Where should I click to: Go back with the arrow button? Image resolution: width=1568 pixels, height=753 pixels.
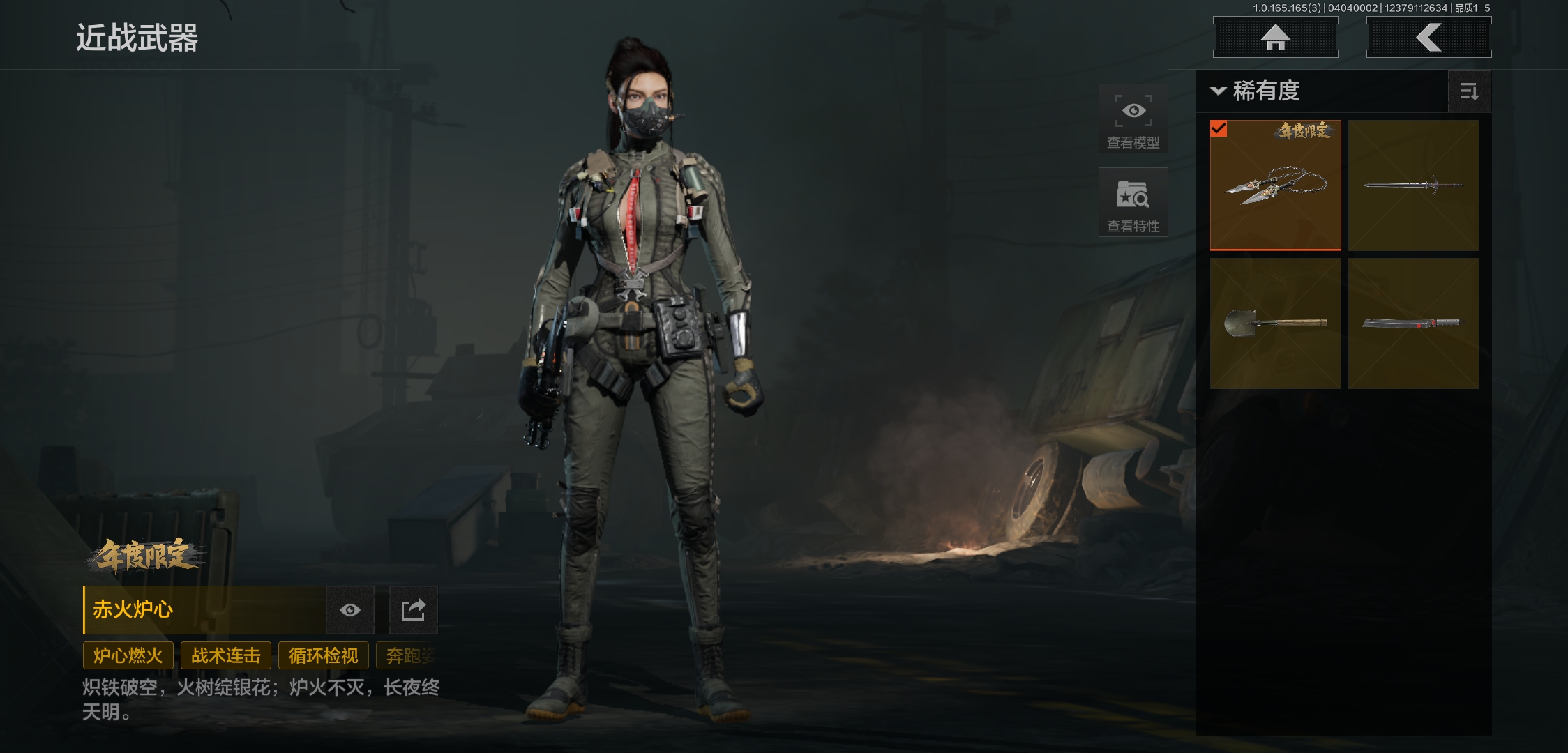1428,38
